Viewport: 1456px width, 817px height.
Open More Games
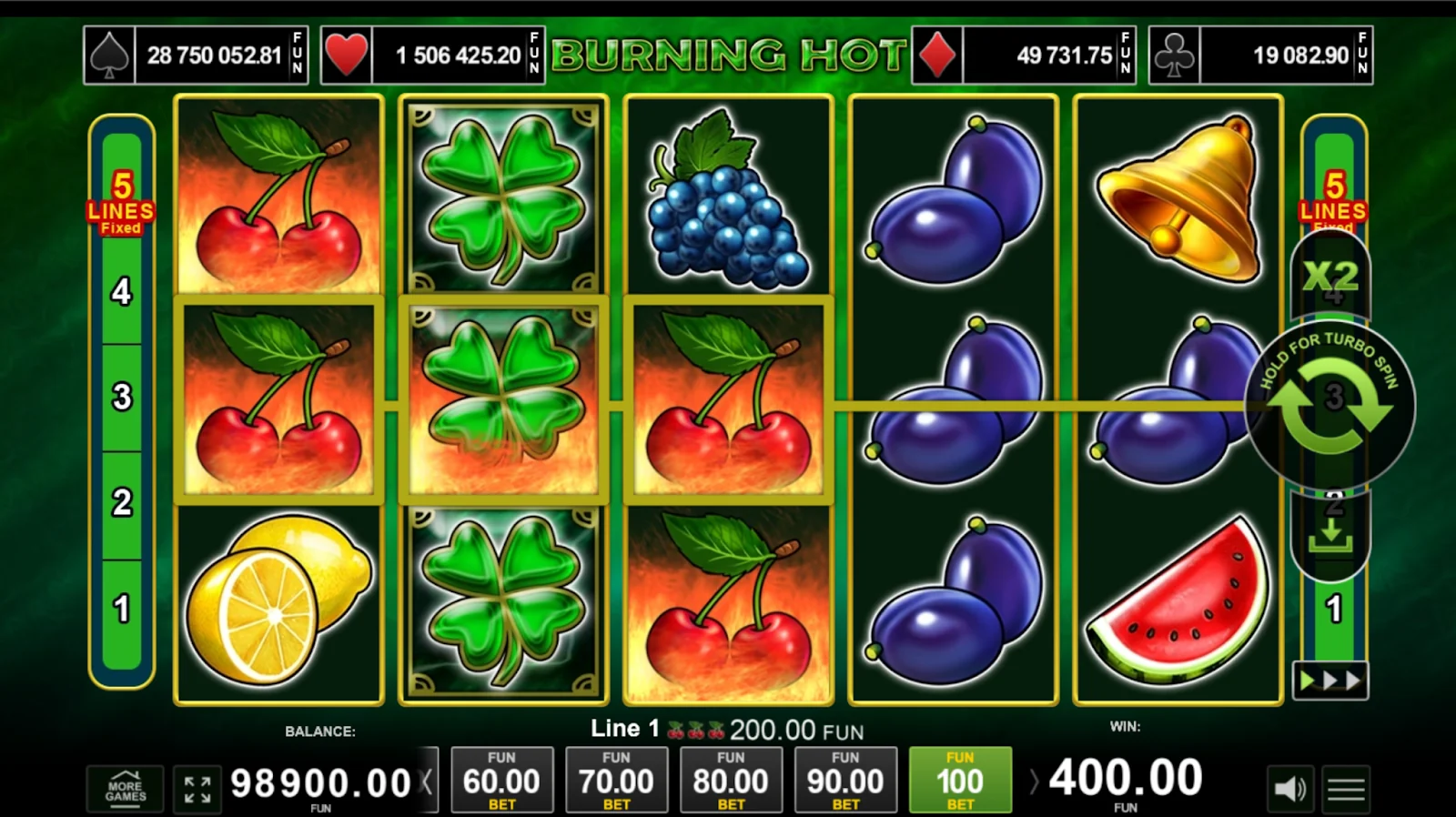click(x=126, y=788)
